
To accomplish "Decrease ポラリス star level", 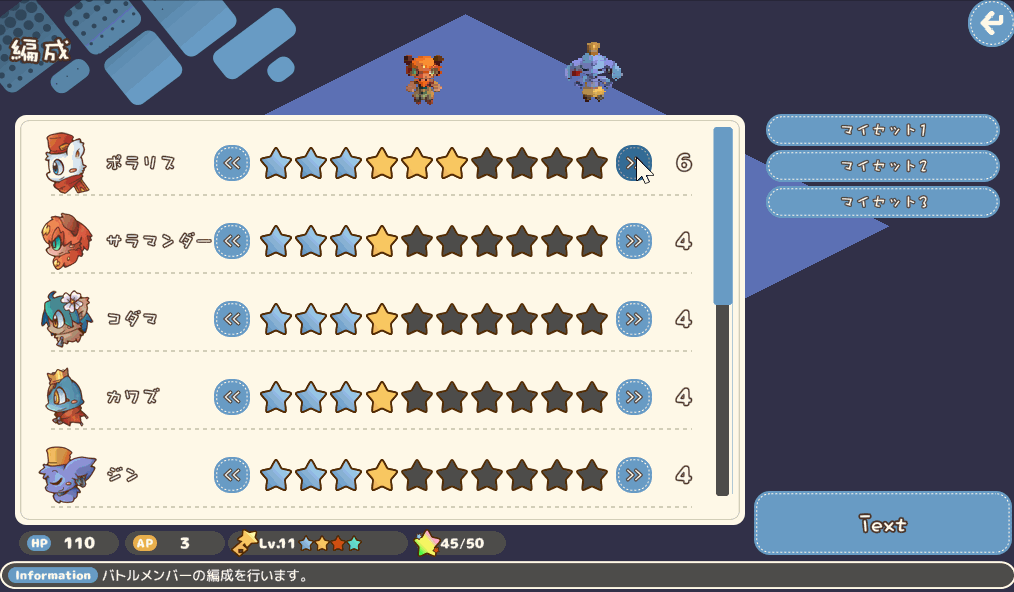I will (x=232, y=163).
